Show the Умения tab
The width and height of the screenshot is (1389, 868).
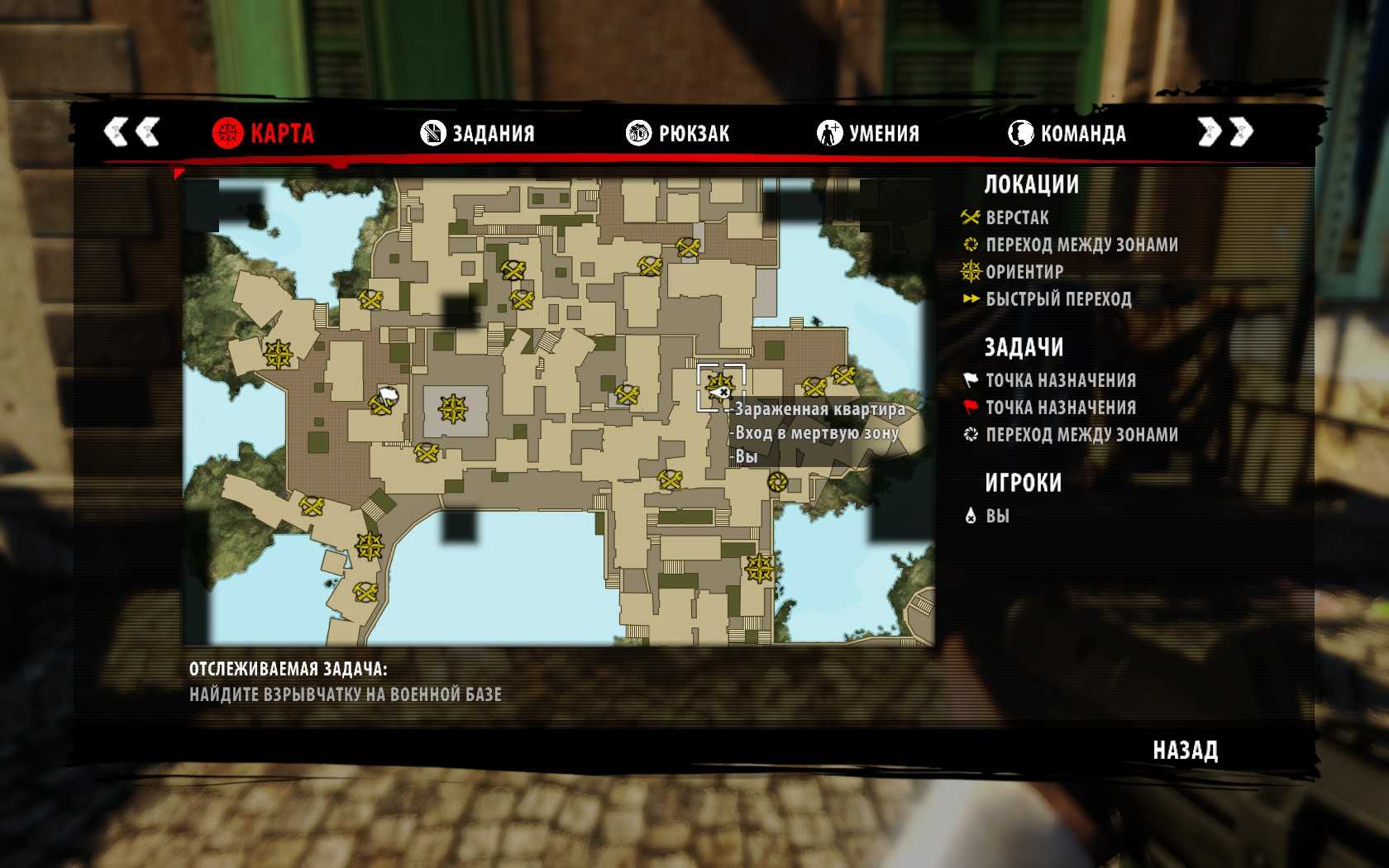pyautogui.click(x=868, y=133)
